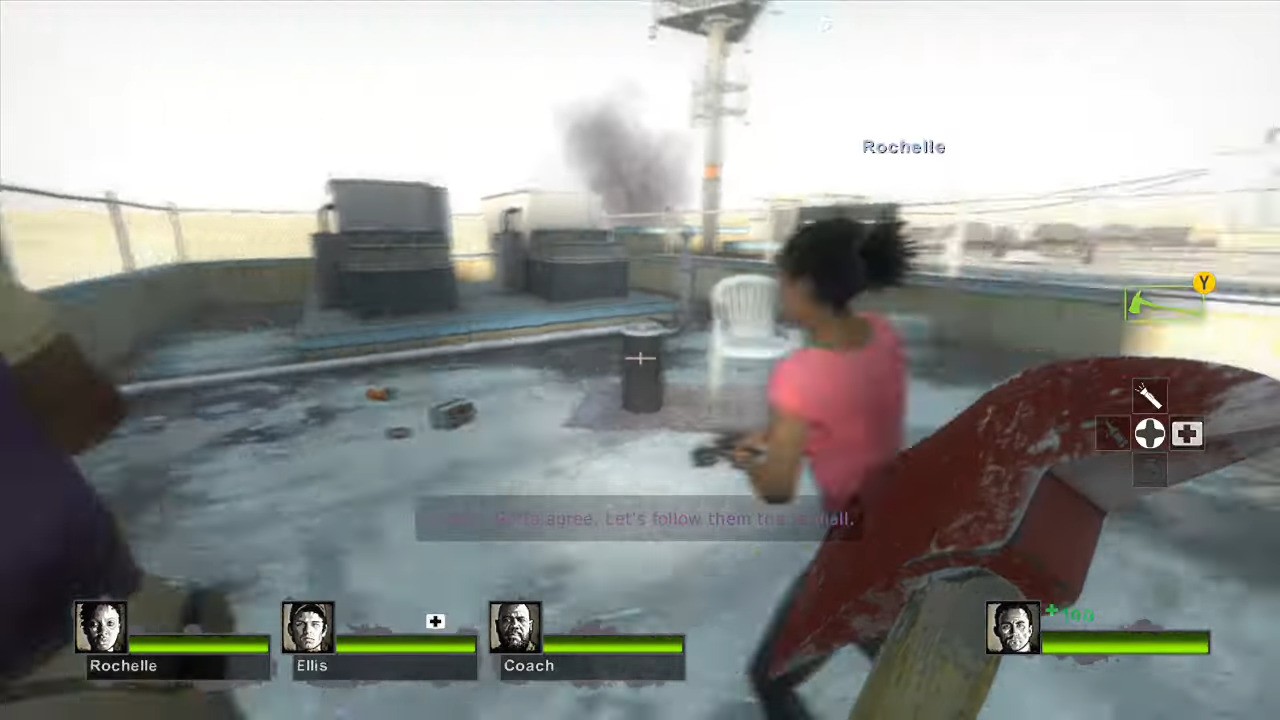
Task: Click Nick's full health bar
Action: (1125, 645)
